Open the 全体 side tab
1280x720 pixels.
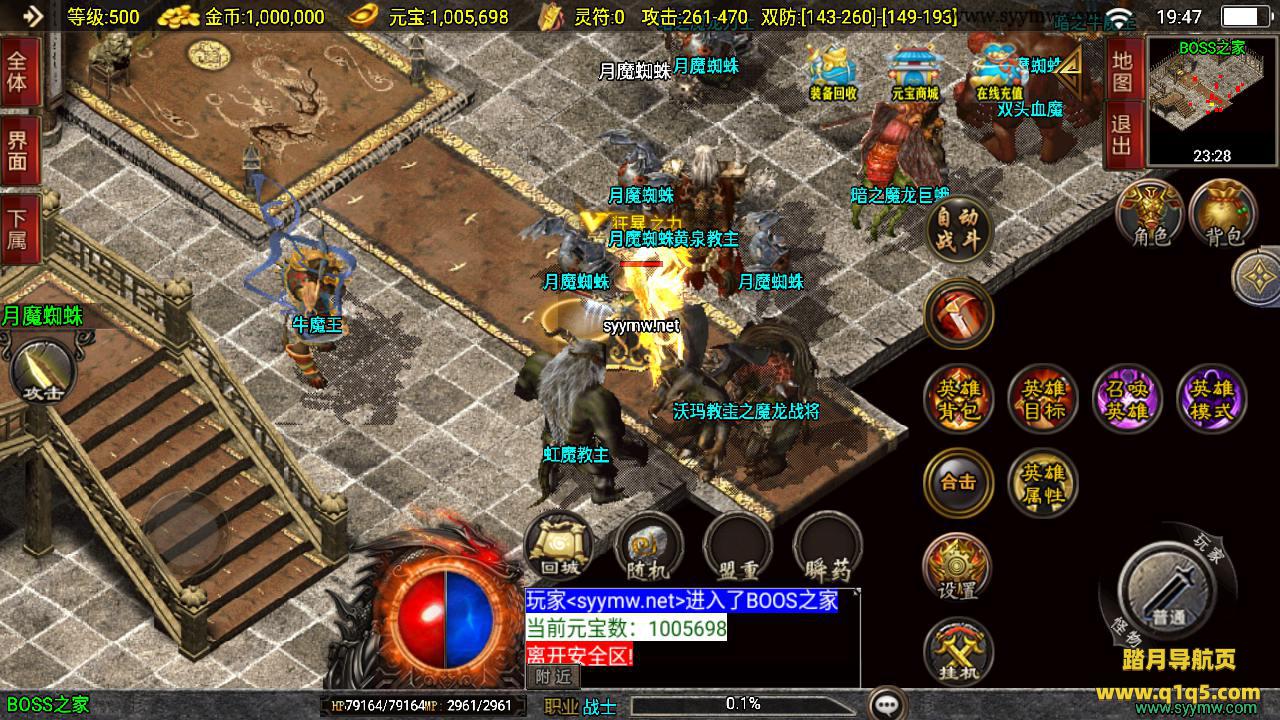[x=18, y=70]
